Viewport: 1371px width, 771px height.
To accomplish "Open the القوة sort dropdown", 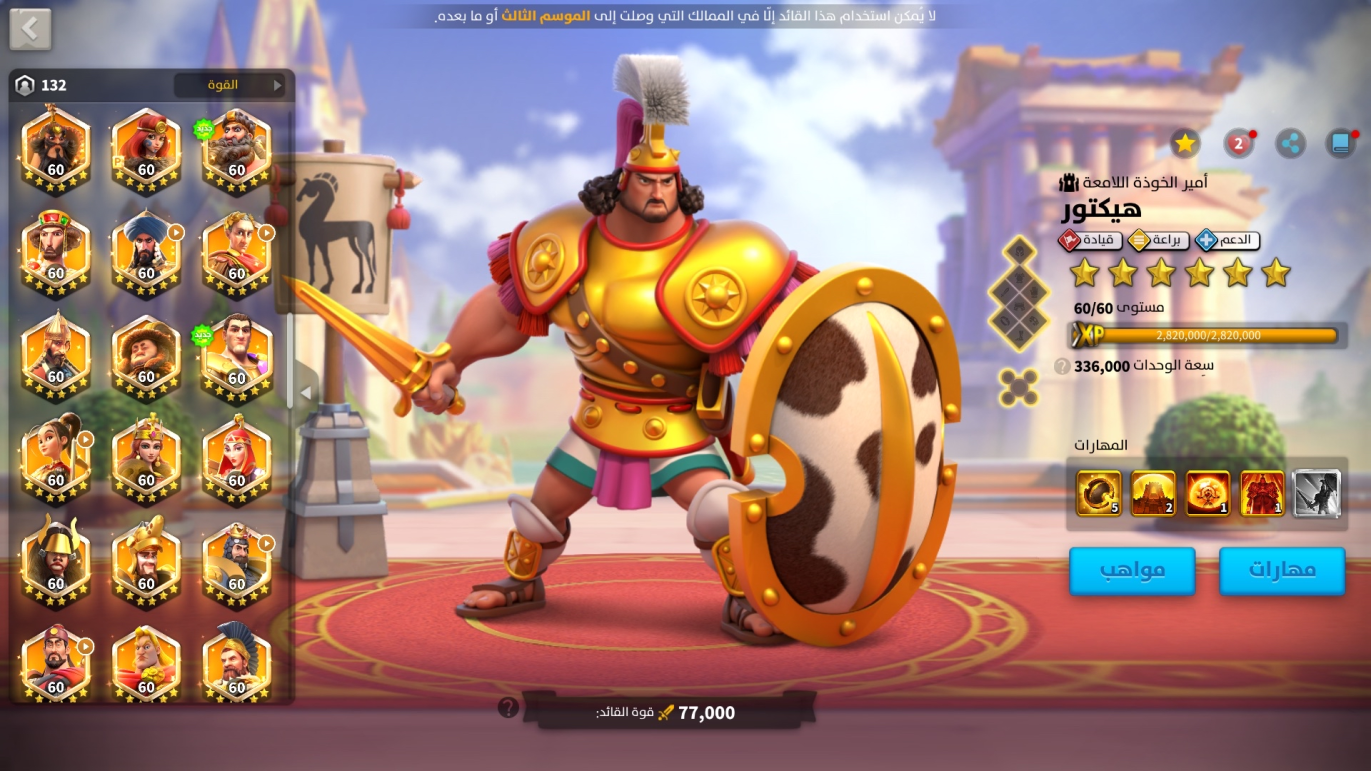I will 230,85.
